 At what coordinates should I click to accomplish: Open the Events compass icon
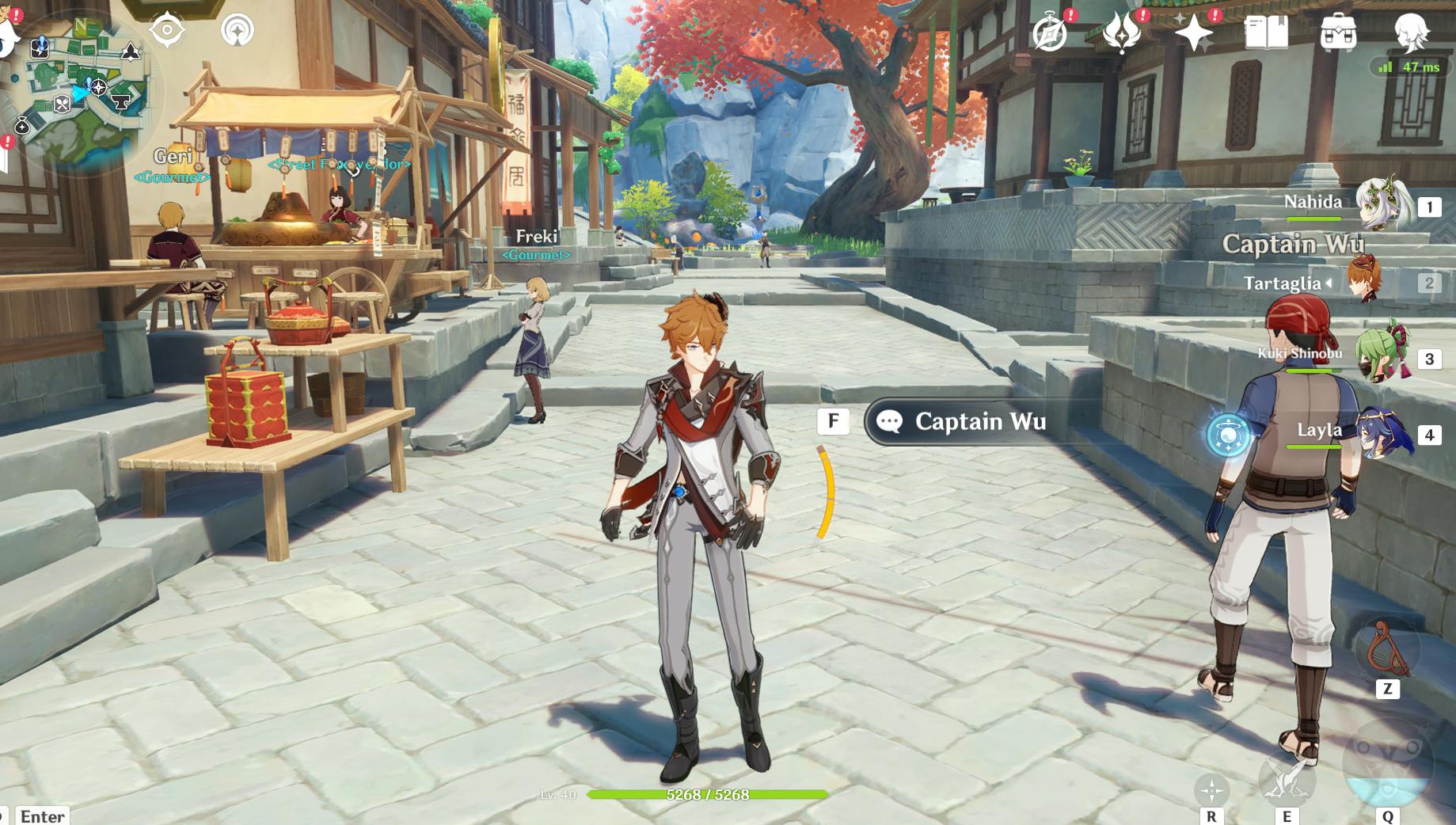pyautogui.click(x=1051, y=33)
